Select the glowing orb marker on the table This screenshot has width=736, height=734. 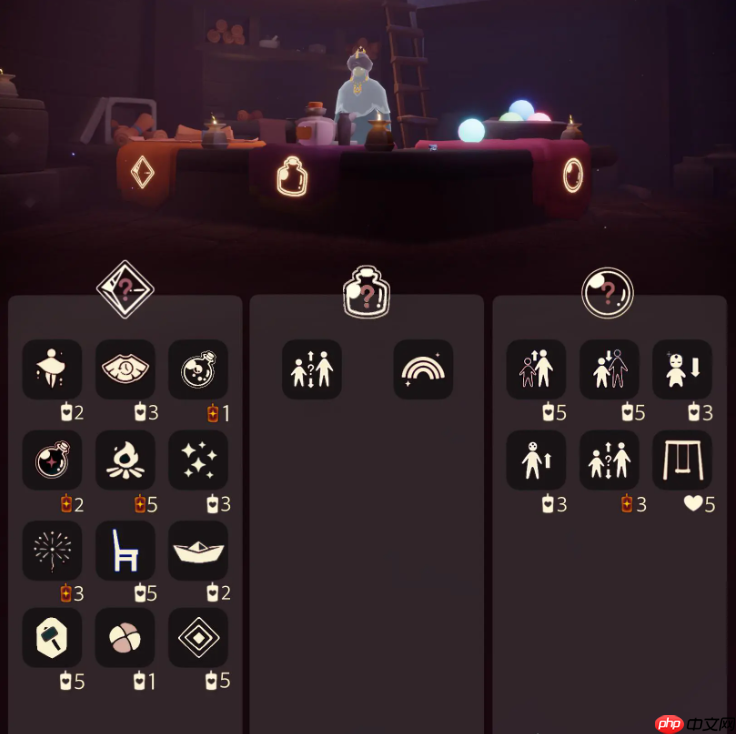pos(572,175)
